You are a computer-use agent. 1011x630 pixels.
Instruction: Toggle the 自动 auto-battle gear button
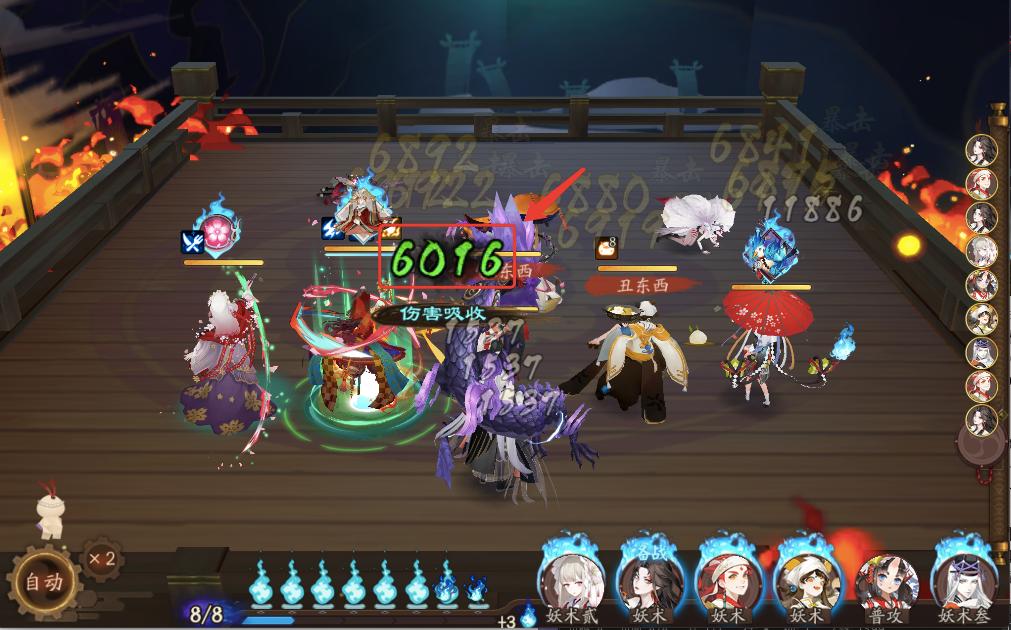(43, 583)
